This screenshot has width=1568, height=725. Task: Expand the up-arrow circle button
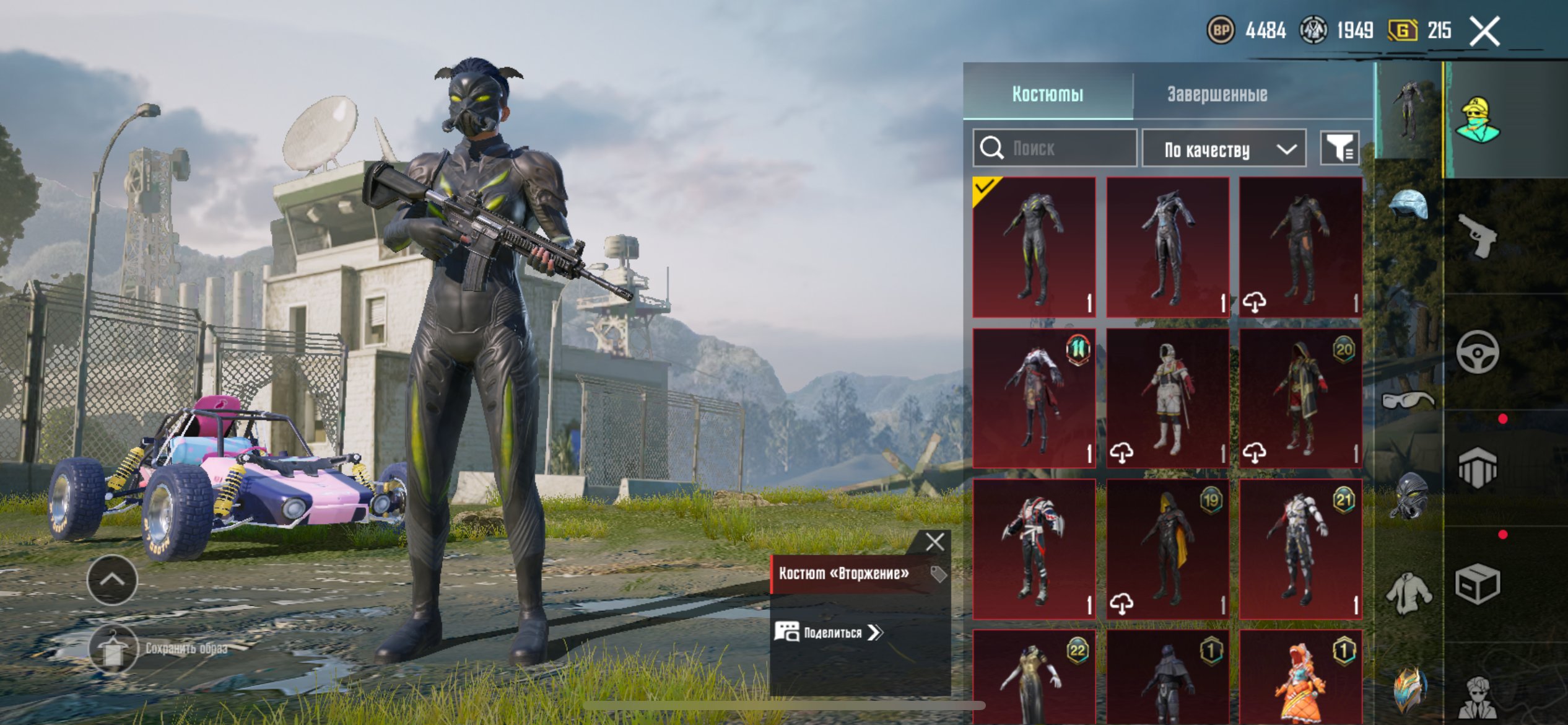tap(113, 580)
